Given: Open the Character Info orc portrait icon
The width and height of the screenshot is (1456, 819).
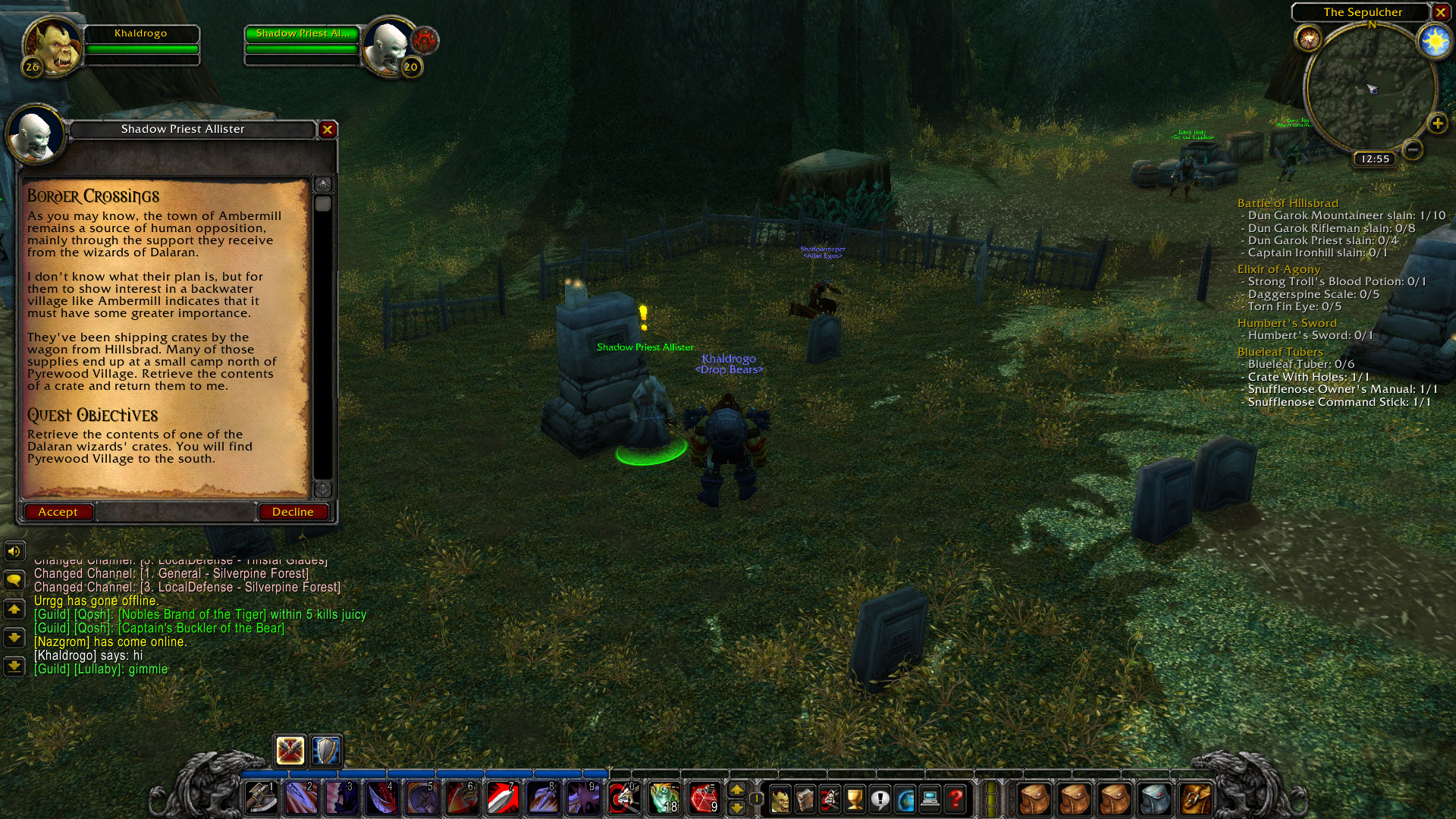Looking at the screenshot, I should 780,796.
